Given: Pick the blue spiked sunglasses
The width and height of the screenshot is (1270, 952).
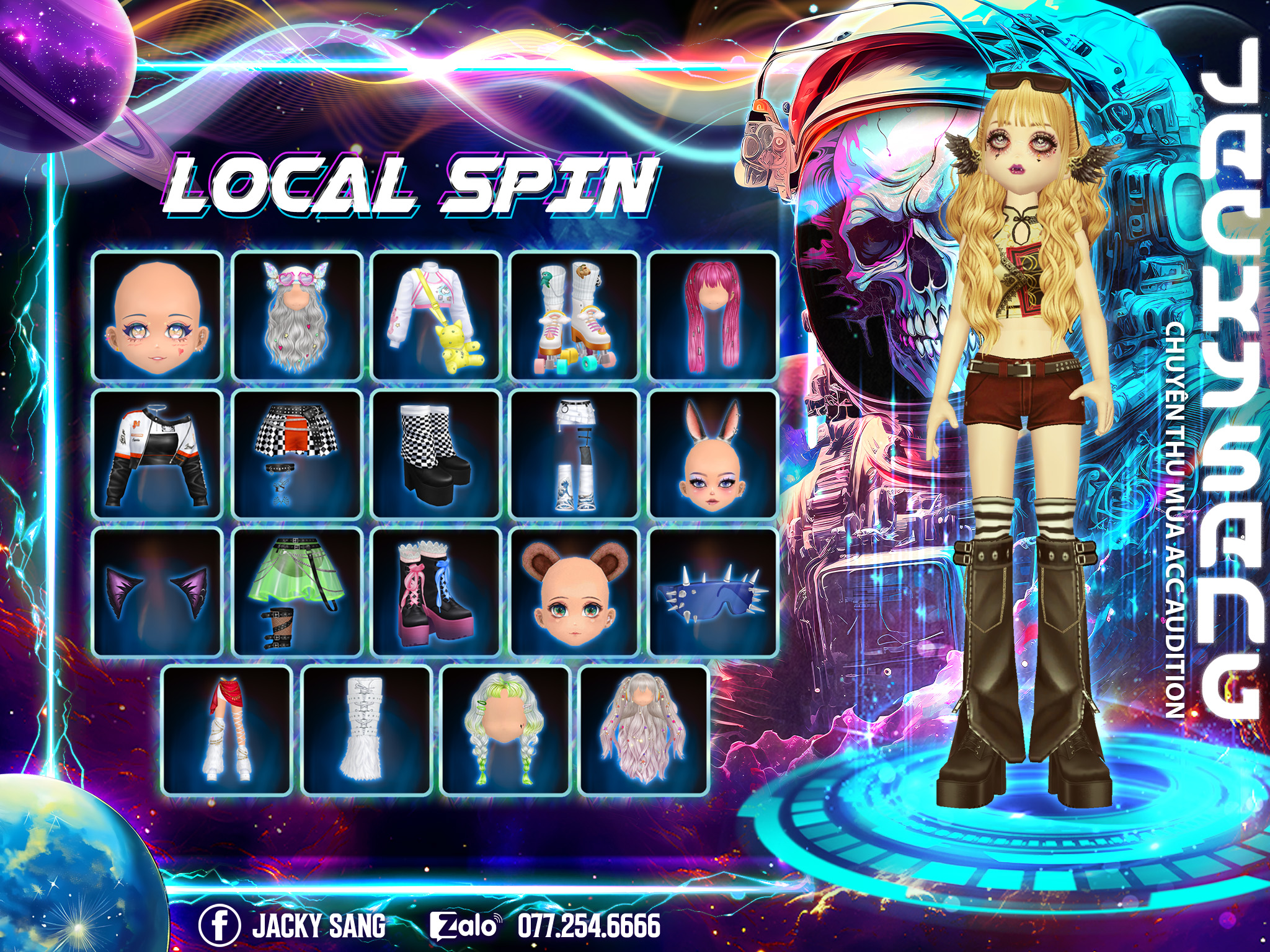Looking at the screenshot, I should [713, 592].
